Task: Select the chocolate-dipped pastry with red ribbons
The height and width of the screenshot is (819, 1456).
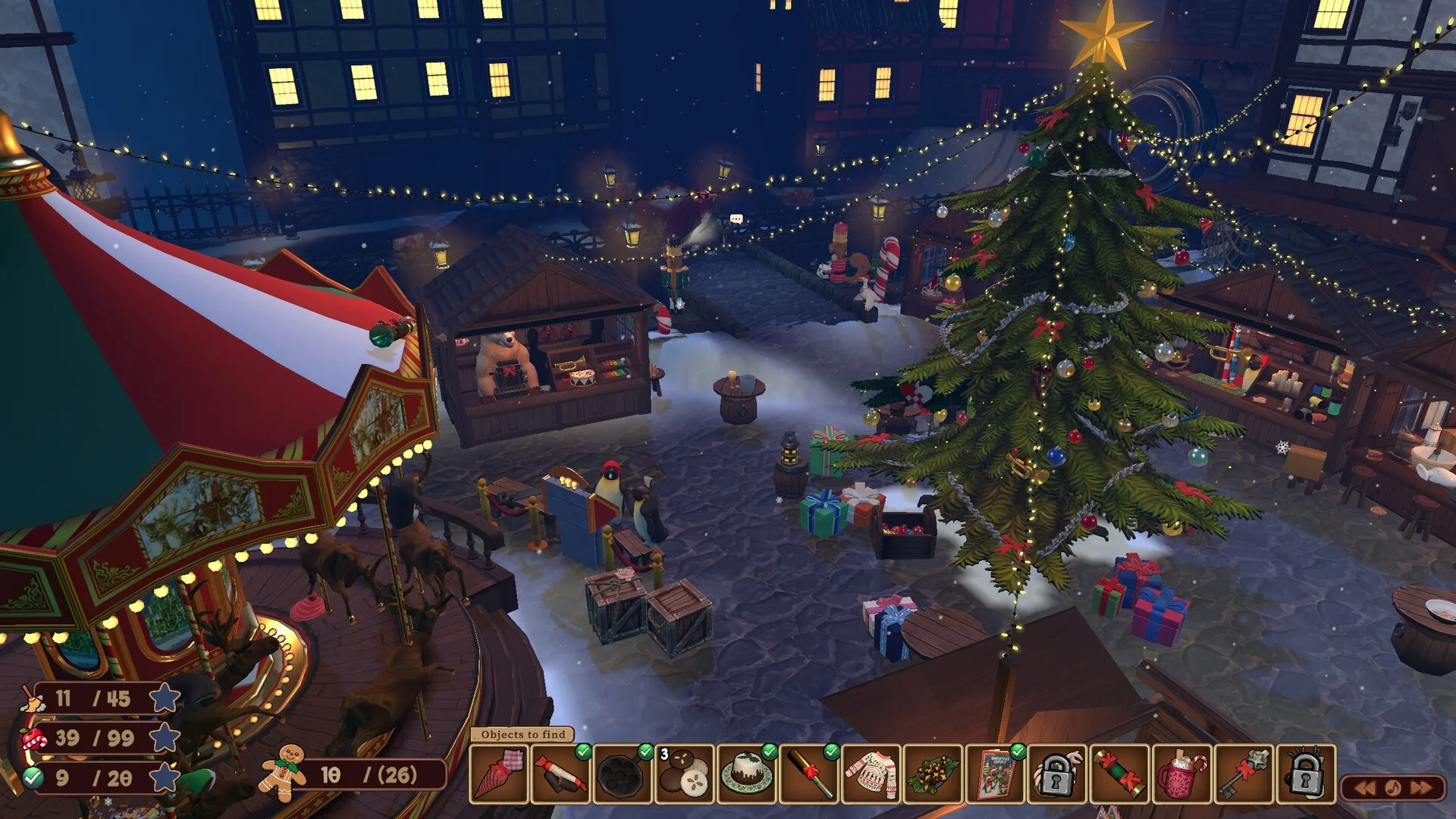Action: 560,774
